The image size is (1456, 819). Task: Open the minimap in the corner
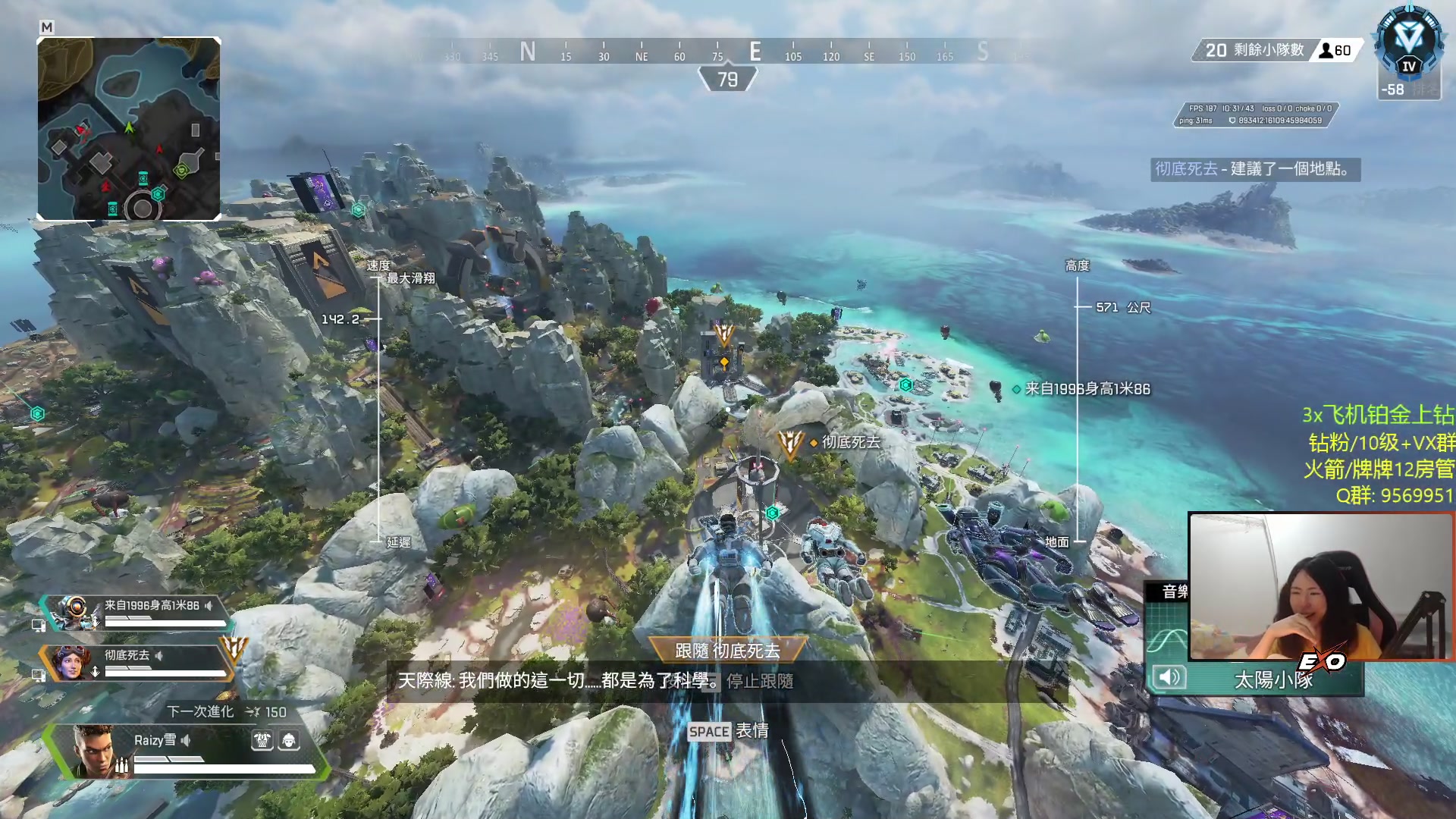pyautogui.click(x=129, y=129)
